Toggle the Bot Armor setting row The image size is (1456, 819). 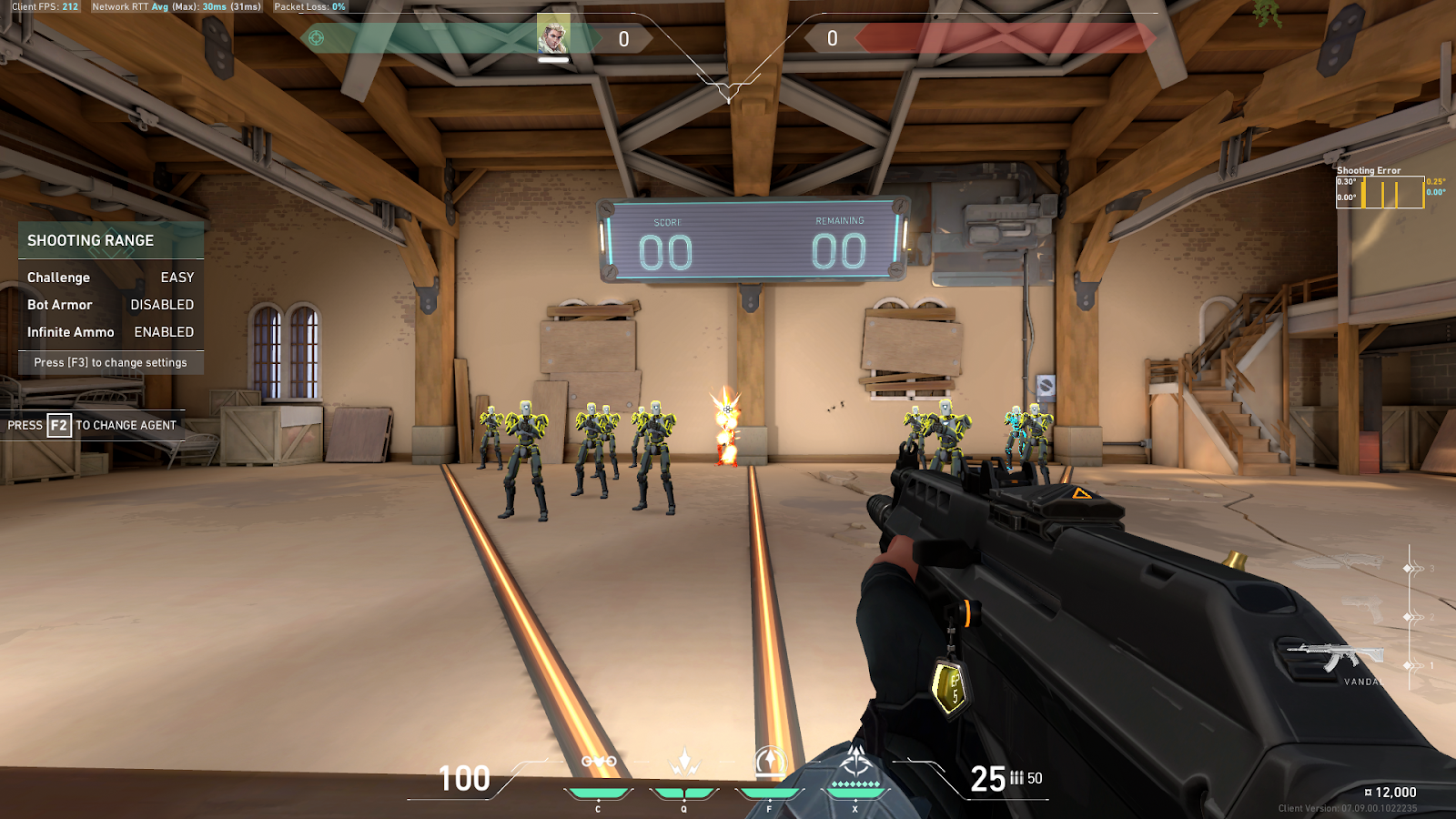click(110, 305)
